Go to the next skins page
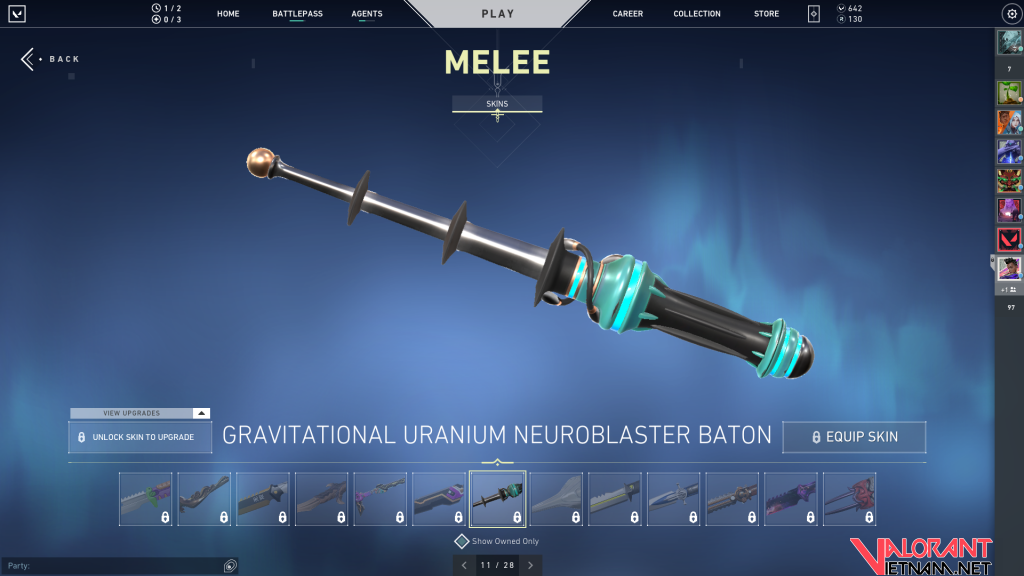Viewport: 1024px width, 576px height. tap(530, 565)
